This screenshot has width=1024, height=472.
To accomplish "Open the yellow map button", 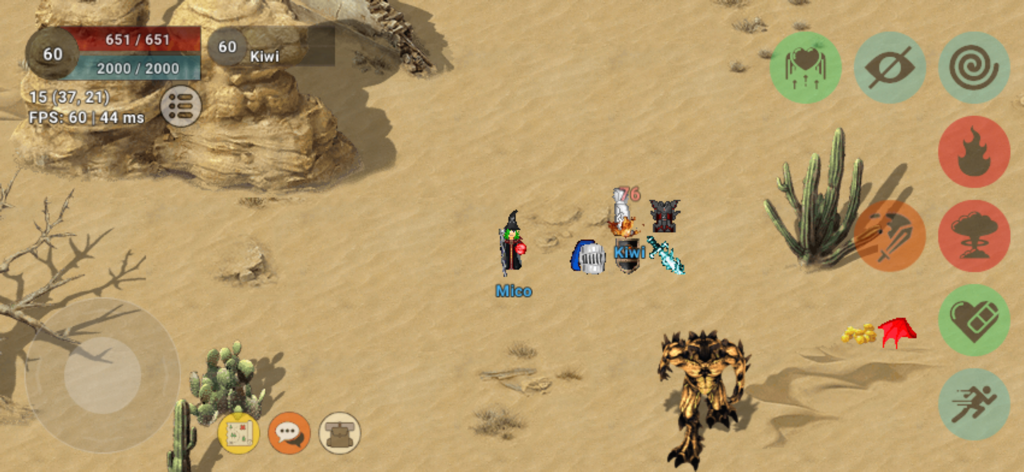I will point(239,433).
